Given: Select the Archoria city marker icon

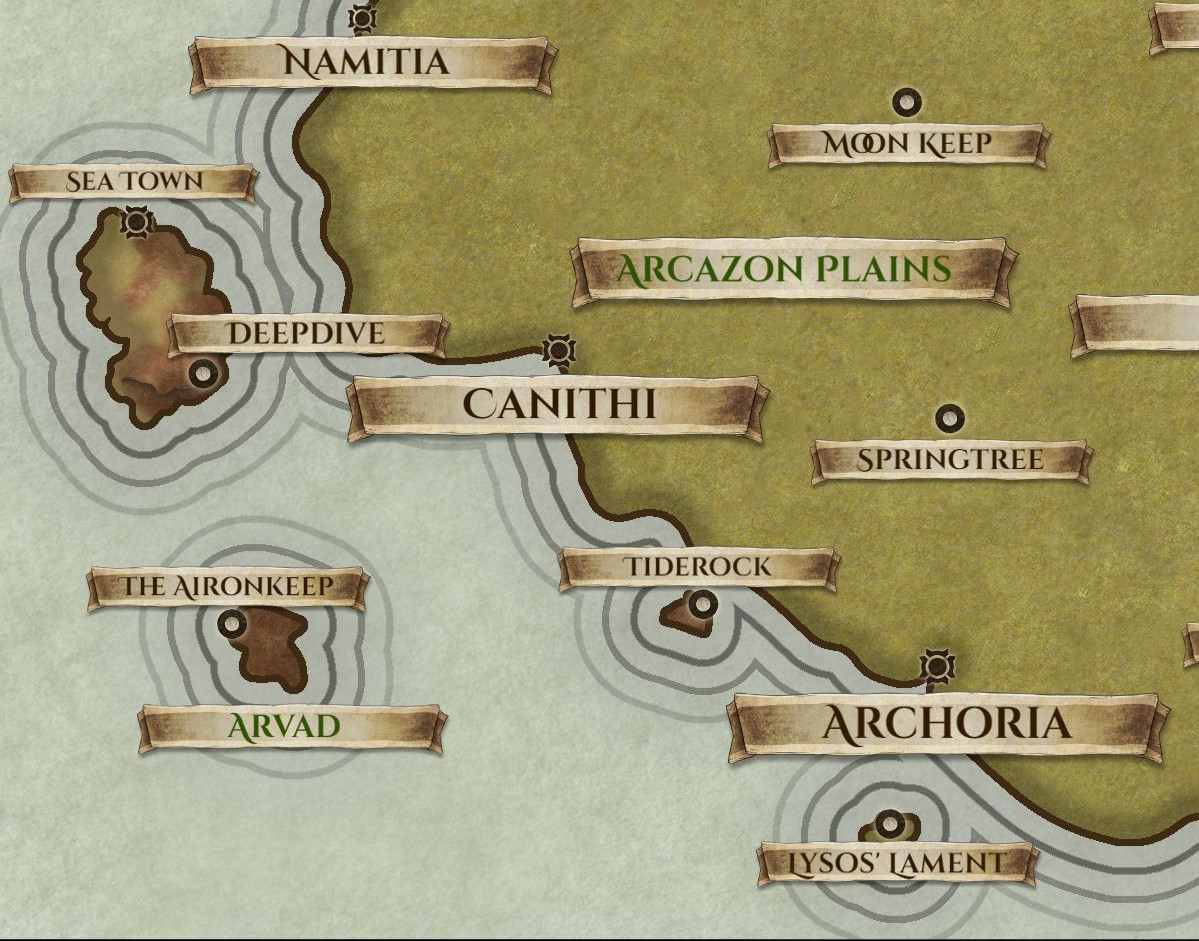Looking at the screenshot, I should tap(937, 665).
